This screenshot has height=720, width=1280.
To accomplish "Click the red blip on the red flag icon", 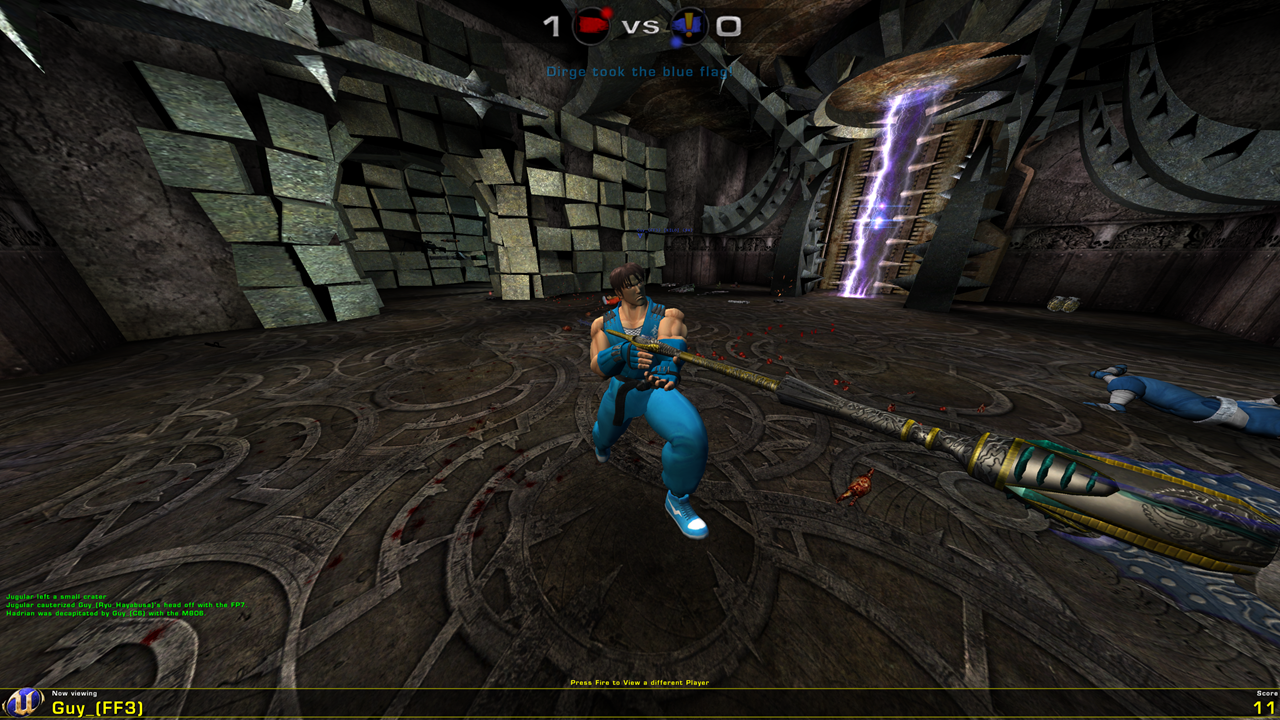I will click(607, 11).
